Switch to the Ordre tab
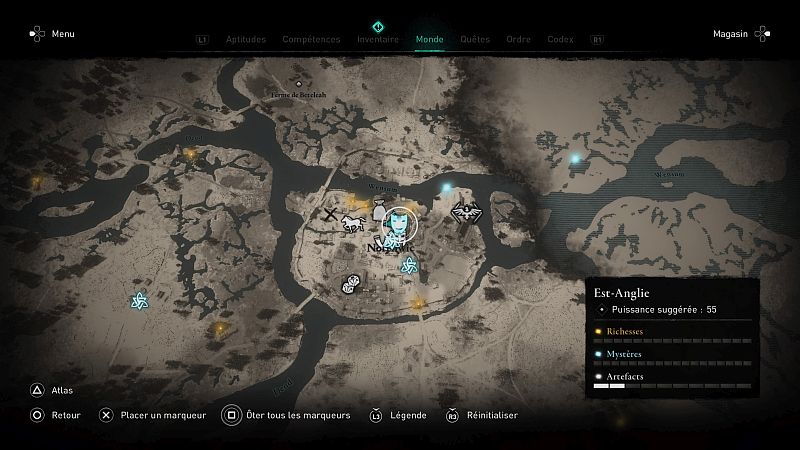This screenshot has width=800, height=450. [518, 40]
